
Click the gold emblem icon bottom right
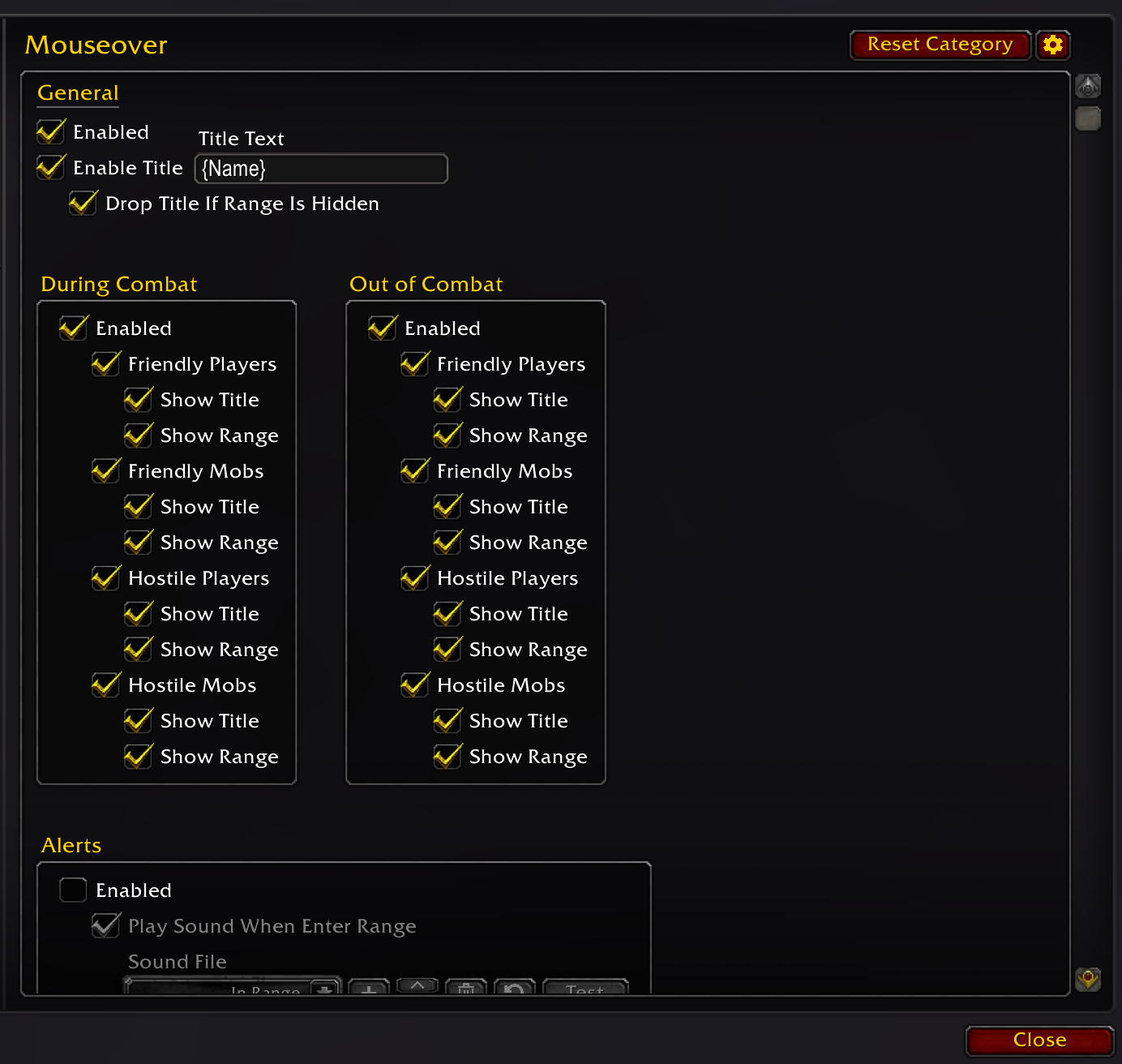coord(1089,980)
